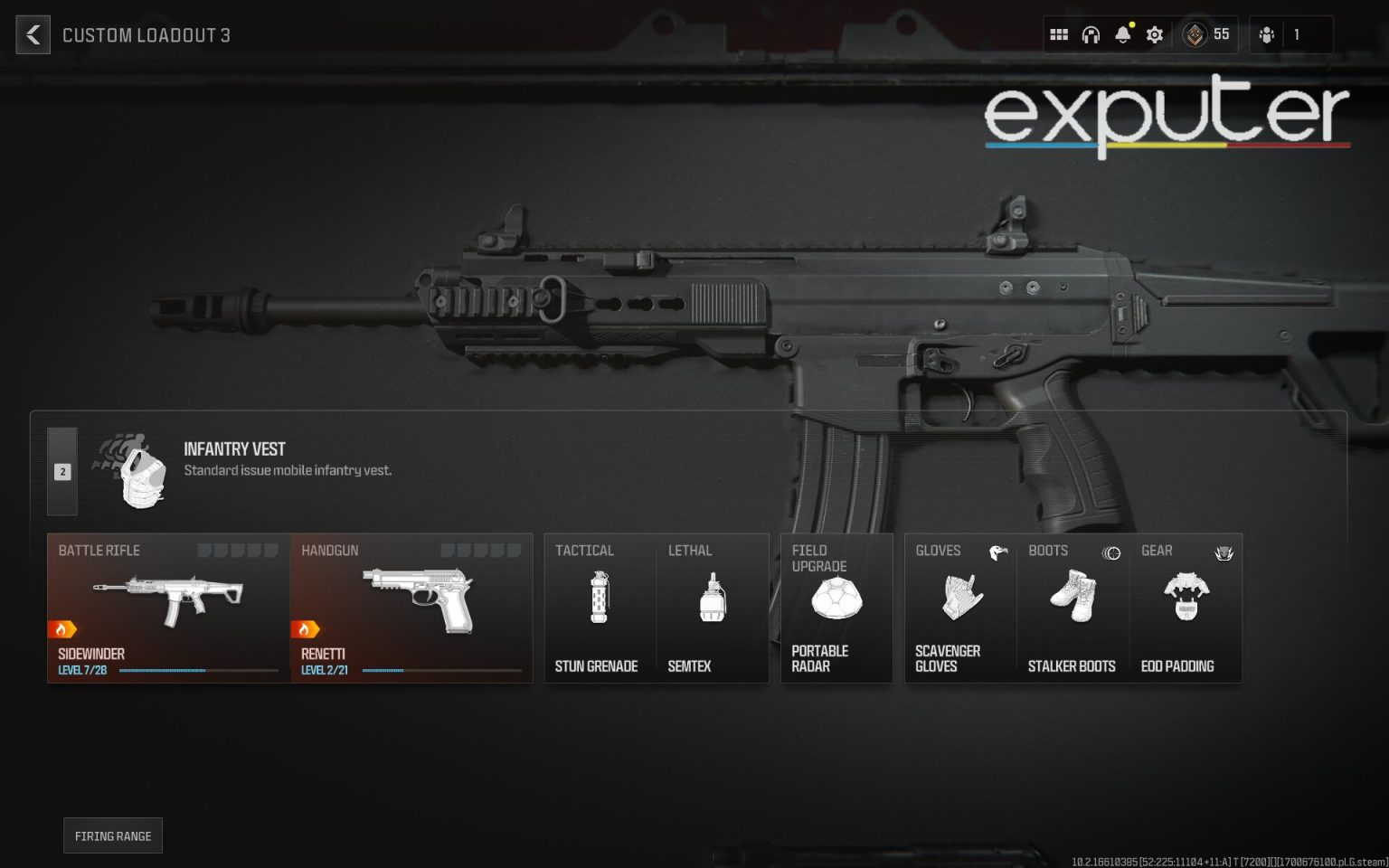Select the Sidewinder battle rifle slot

point(167,606)
